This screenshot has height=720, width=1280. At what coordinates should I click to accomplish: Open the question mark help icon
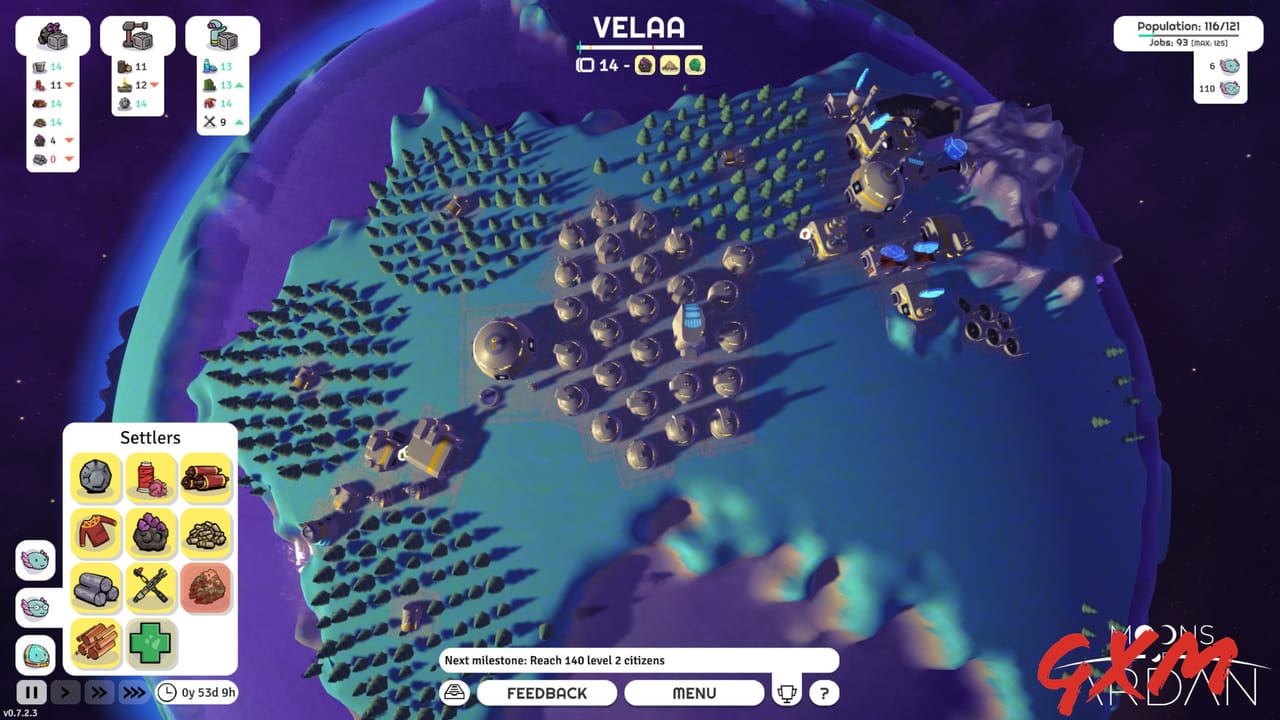tap(823, 692)
